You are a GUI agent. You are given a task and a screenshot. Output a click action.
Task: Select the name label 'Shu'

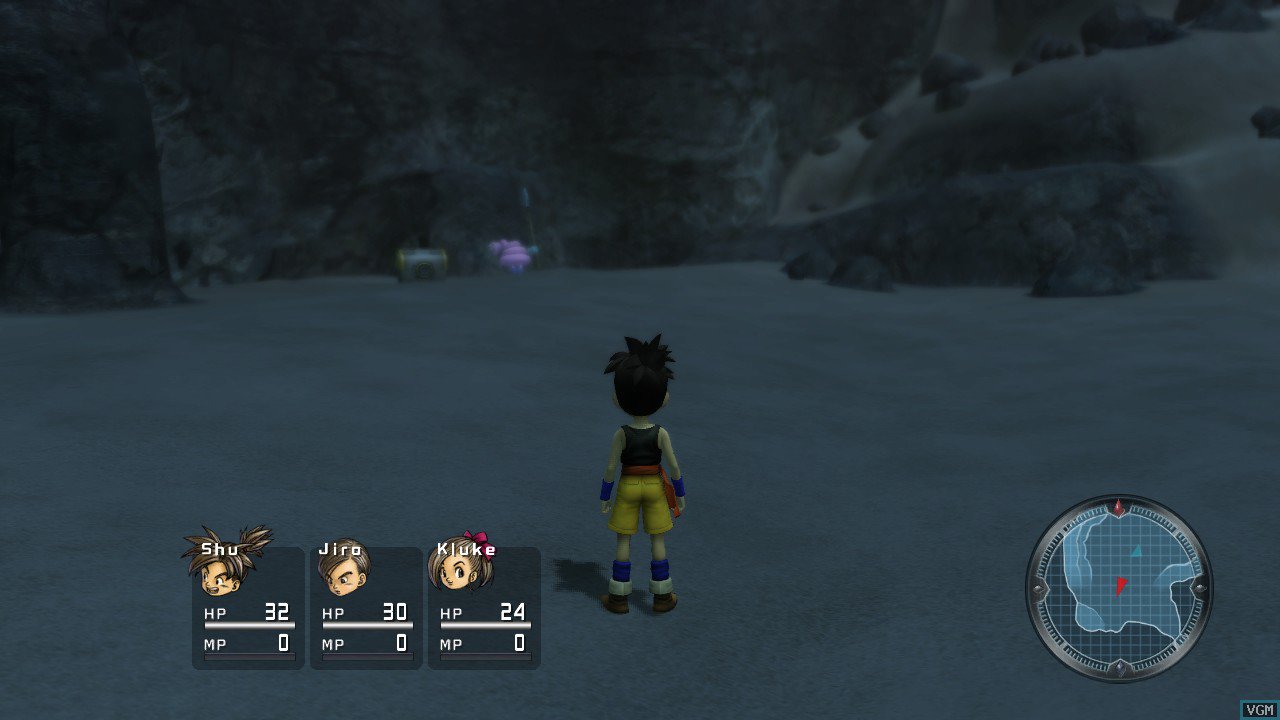point(220,547)
